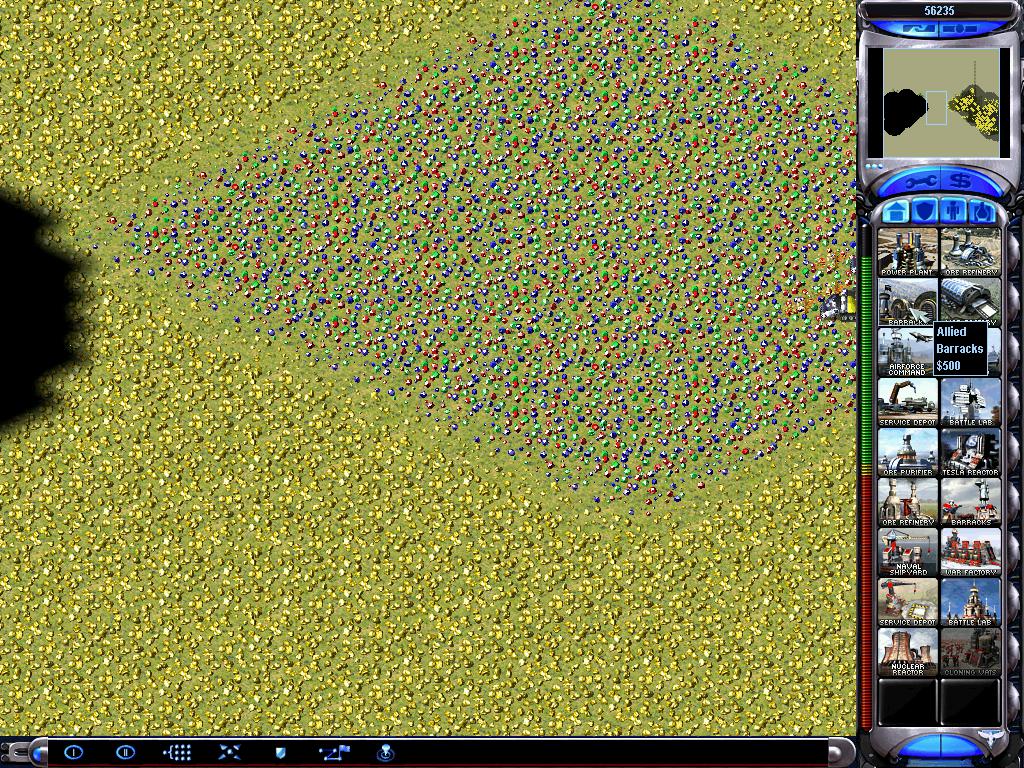Select the greyed-out Cloning Vats icon
This screenshot has height=768, width=1024.
(x=970, y=651)
